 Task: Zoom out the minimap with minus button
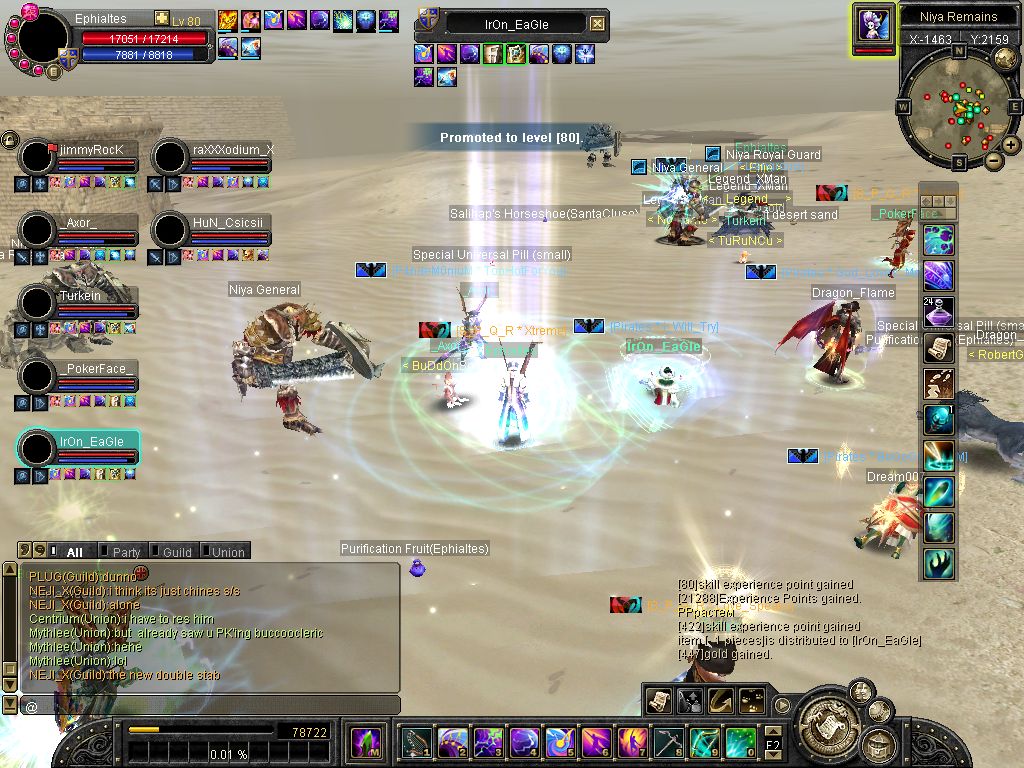pos(994,160)
